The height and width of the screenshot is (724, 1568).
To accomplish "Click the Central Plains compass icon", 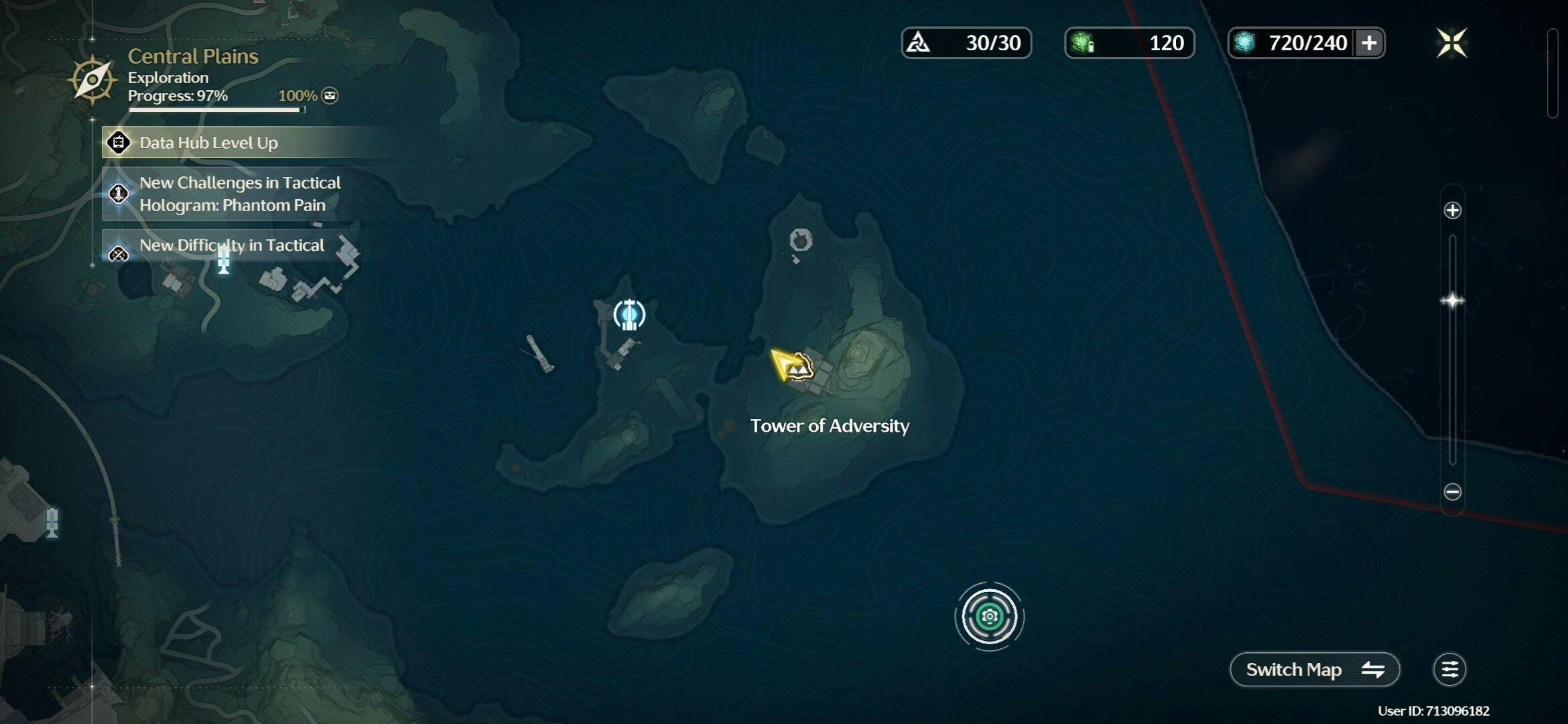I will 92,80.
